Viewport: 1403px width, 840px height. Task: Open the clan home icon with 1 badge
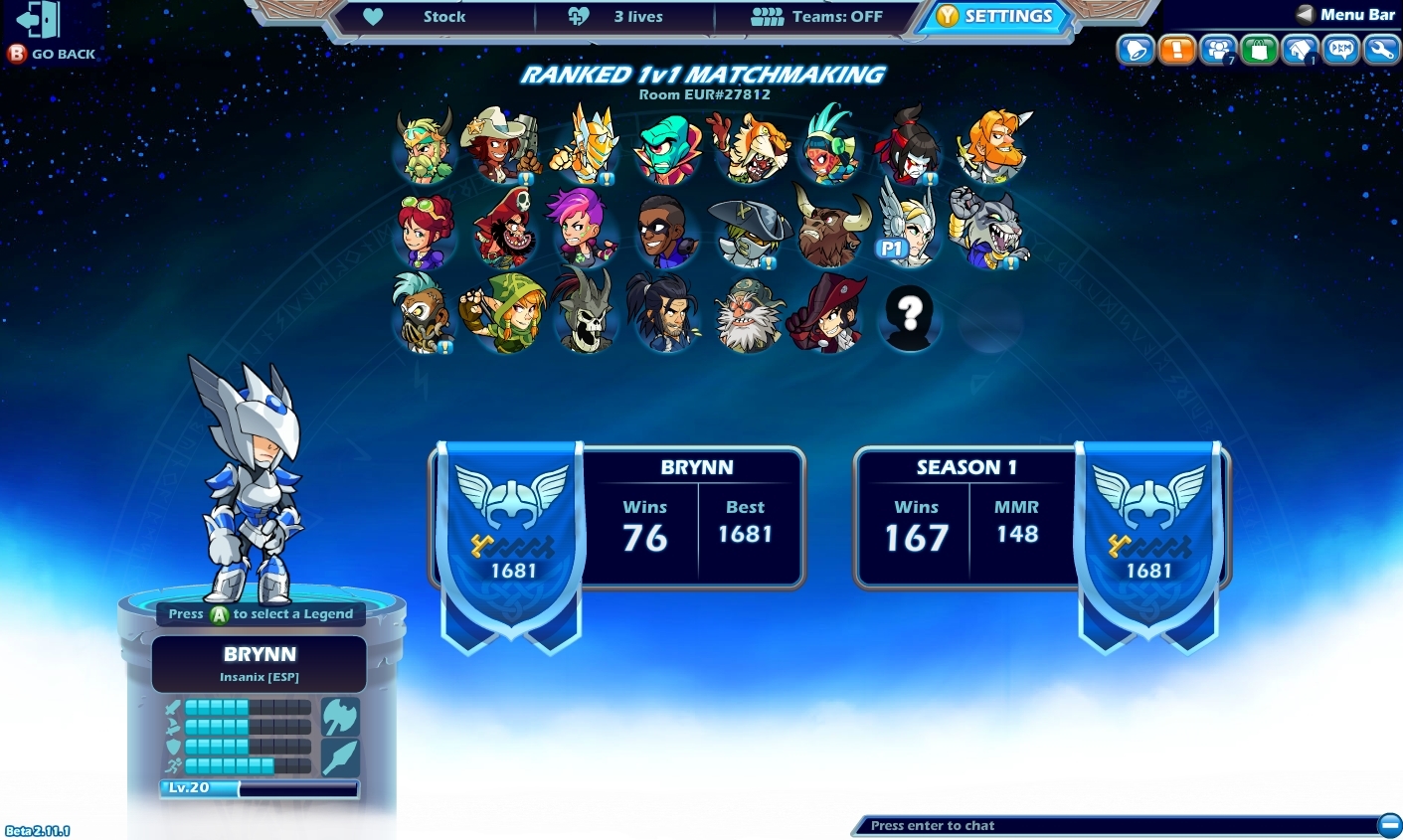coord(1300,49)
